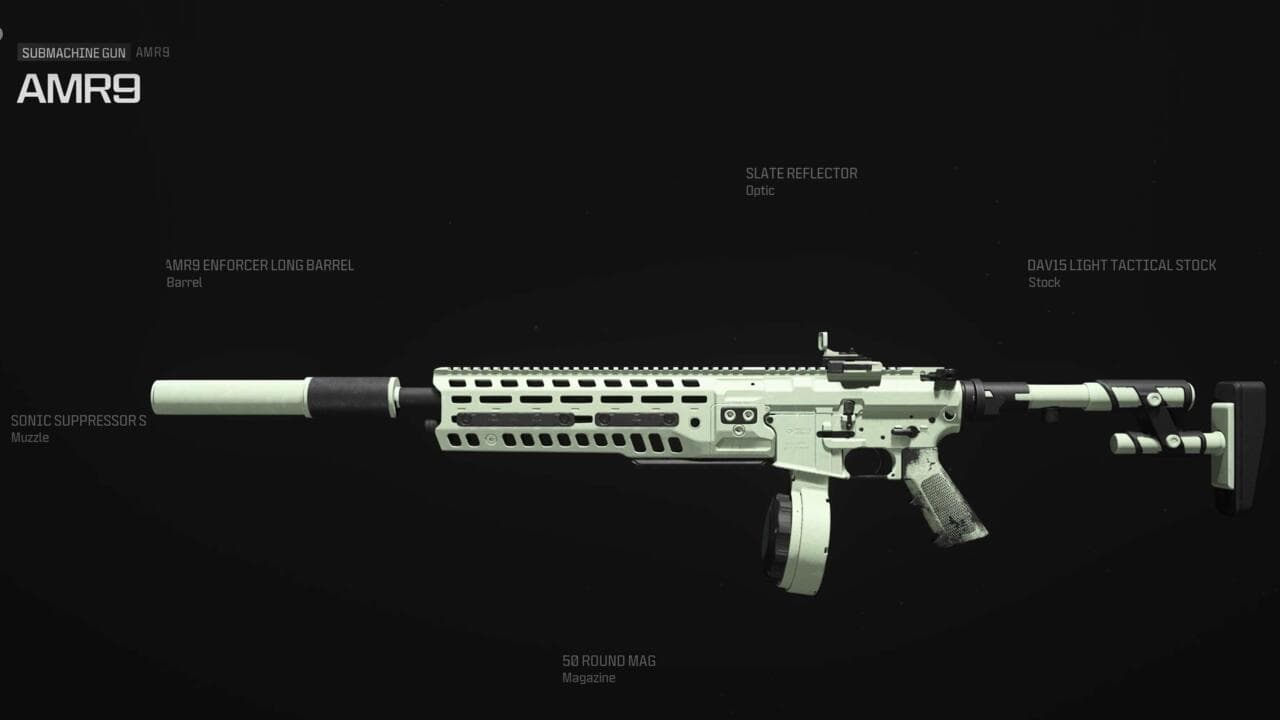This screenshot has height=720, width=1280.
Task: Click the large AMR9 weapon title
Action: click(x=78, y=90)
